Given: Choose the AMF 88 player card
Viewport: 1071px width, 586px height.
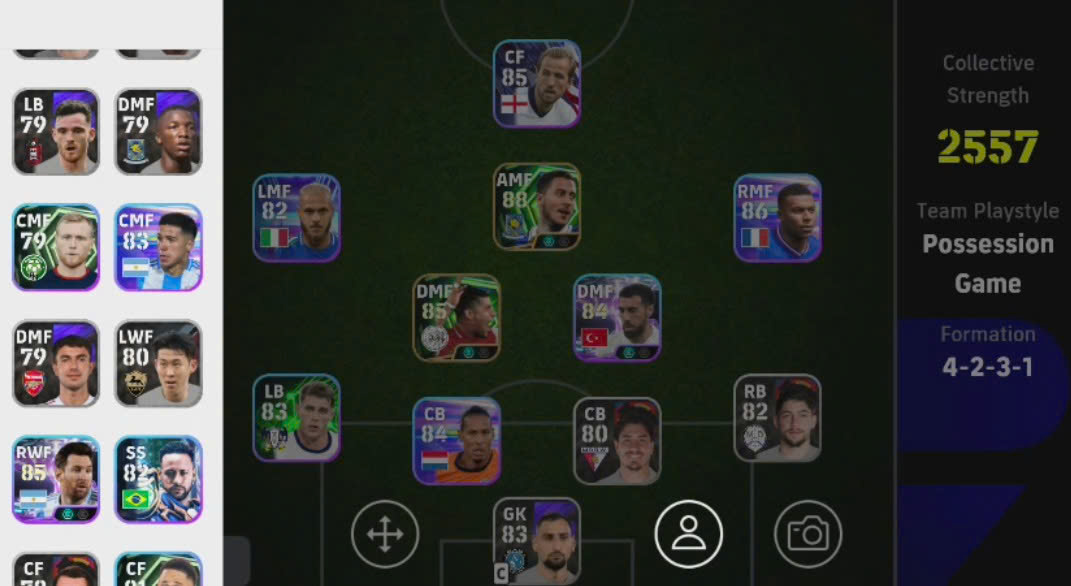Looking at the screenshot, I should point(537,207).
